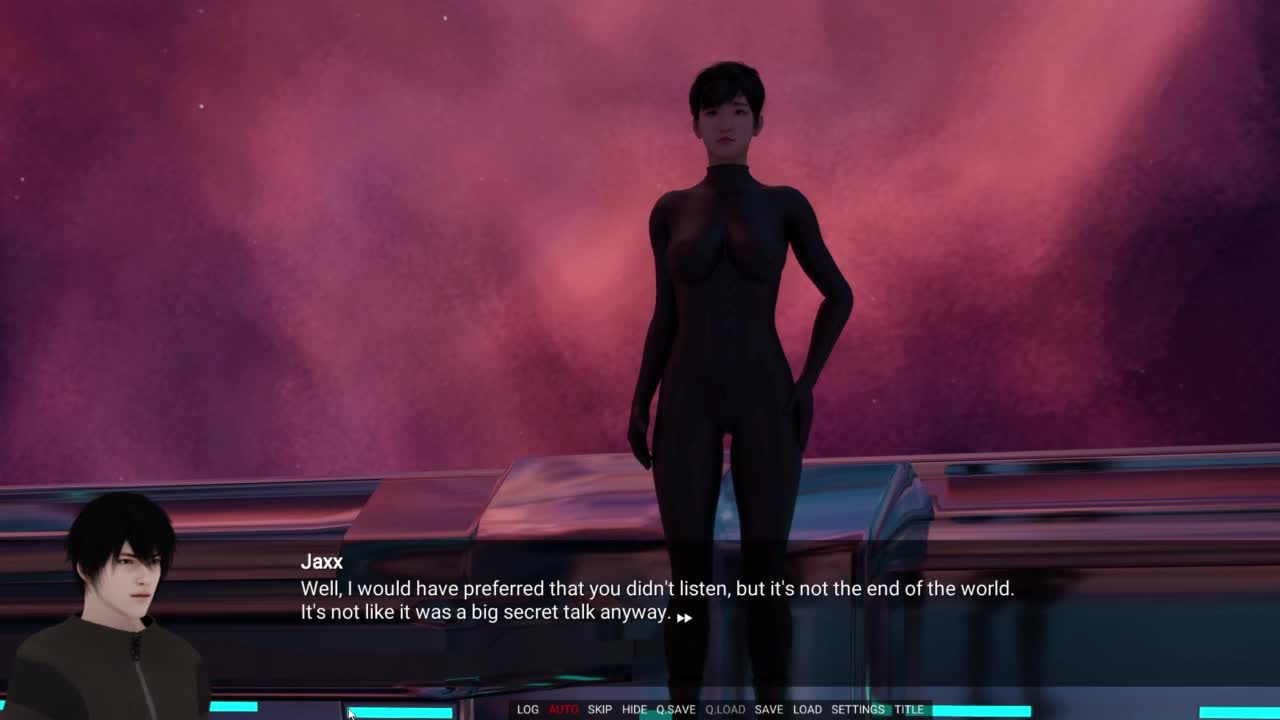Screen dimensions: 1280x720
Task: Open the dialogue LOG
Action: 528,710
